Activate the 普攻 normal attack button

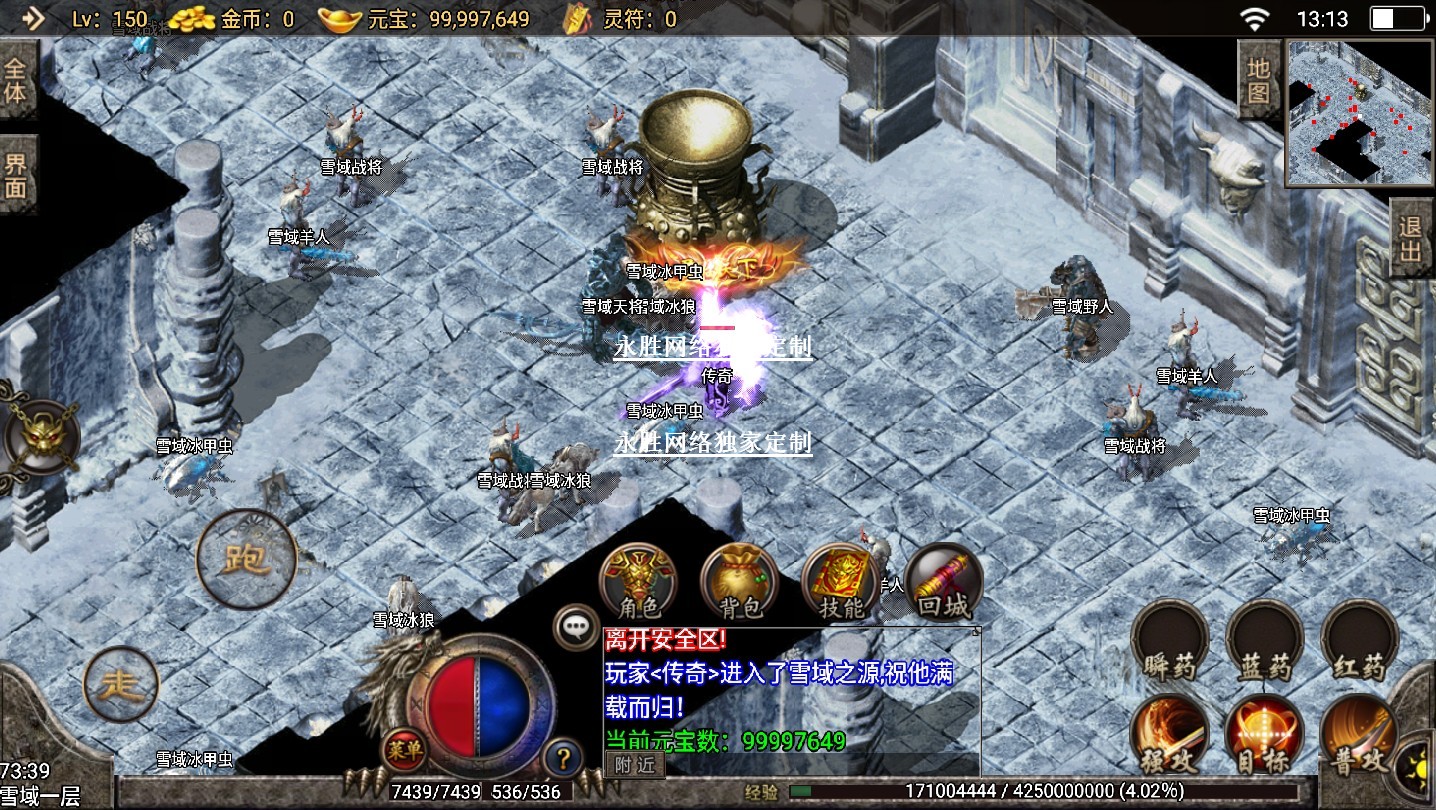click(x=1359, y=735)
